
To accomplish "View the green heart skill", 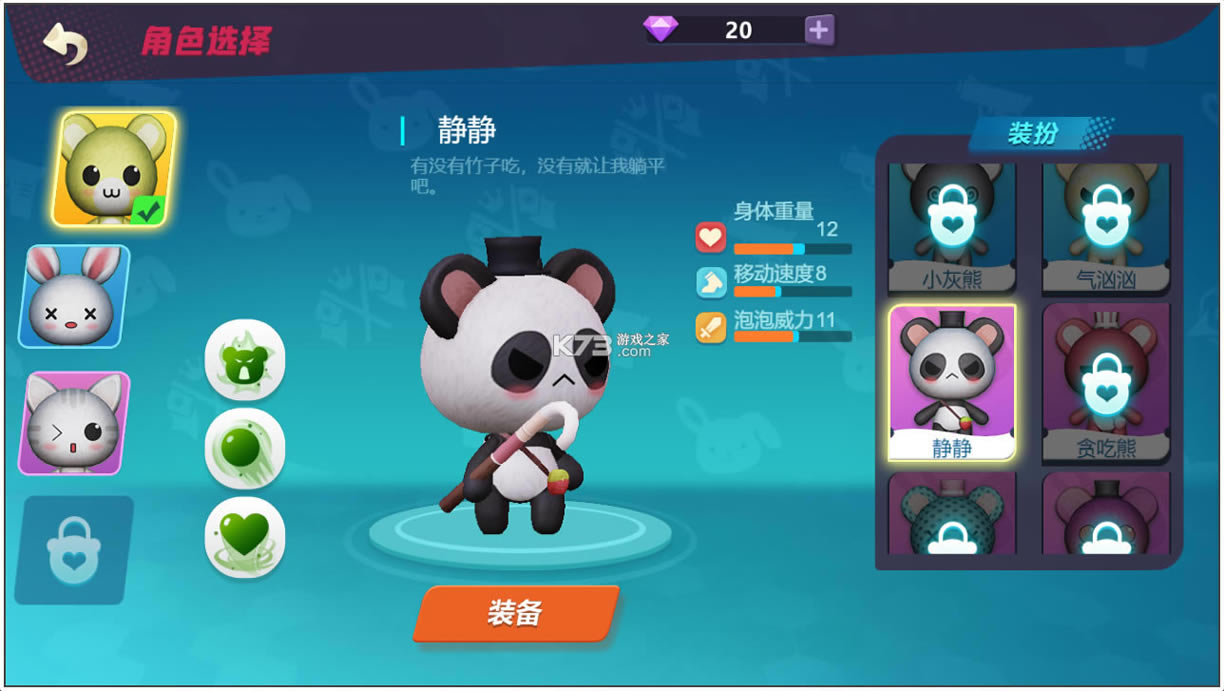I will coord(245,536).
